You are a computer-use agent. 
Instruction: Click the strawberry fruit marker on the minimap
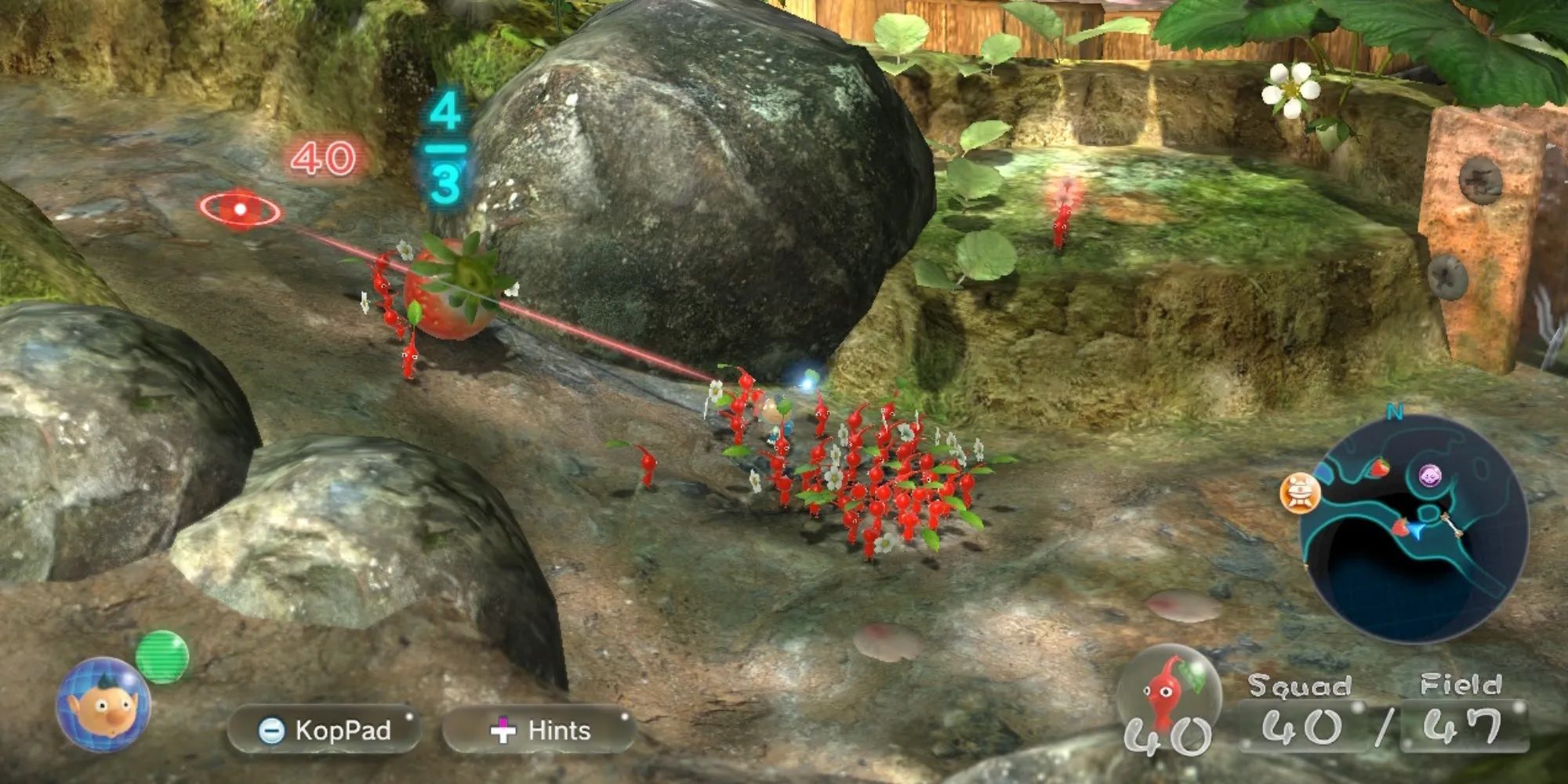(1379, 468)
